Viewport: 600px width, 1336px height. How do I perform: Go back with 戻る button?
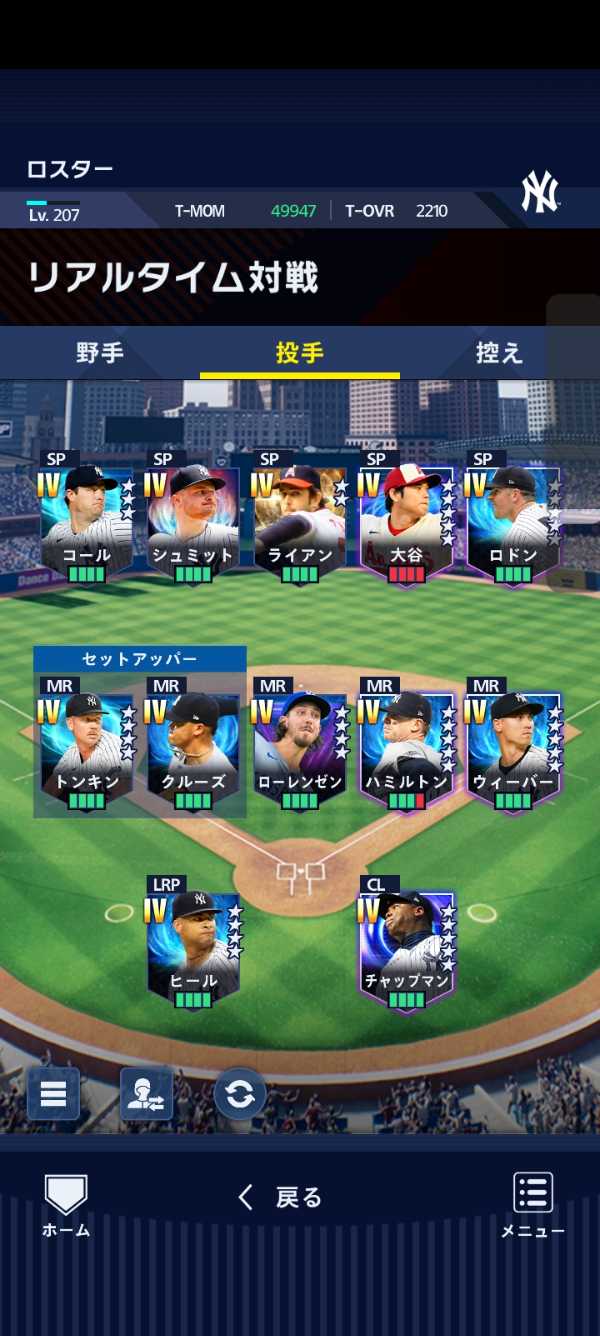click(x=280, y=1197)
